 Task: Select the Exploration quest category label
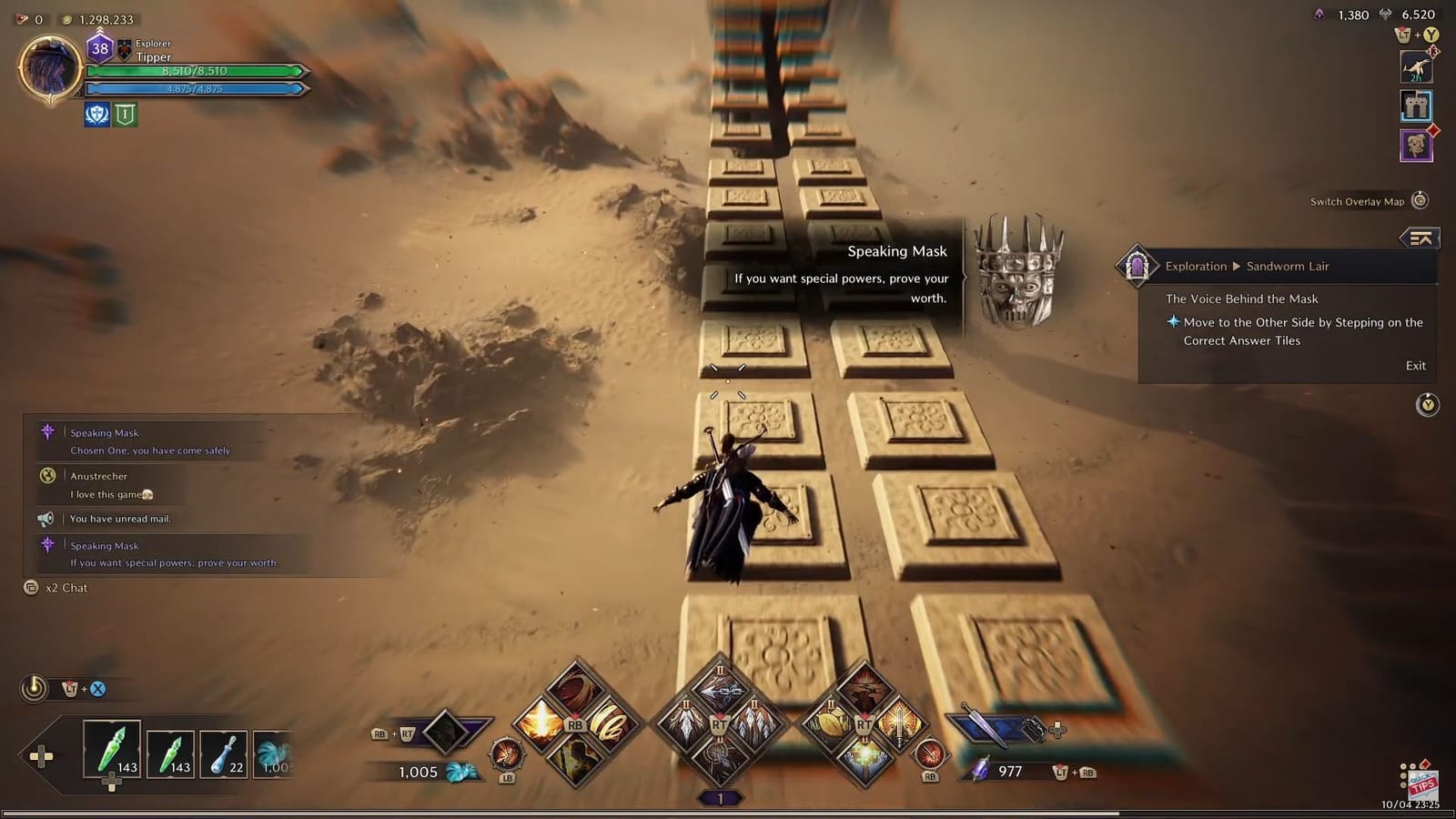pos(1195,266)
